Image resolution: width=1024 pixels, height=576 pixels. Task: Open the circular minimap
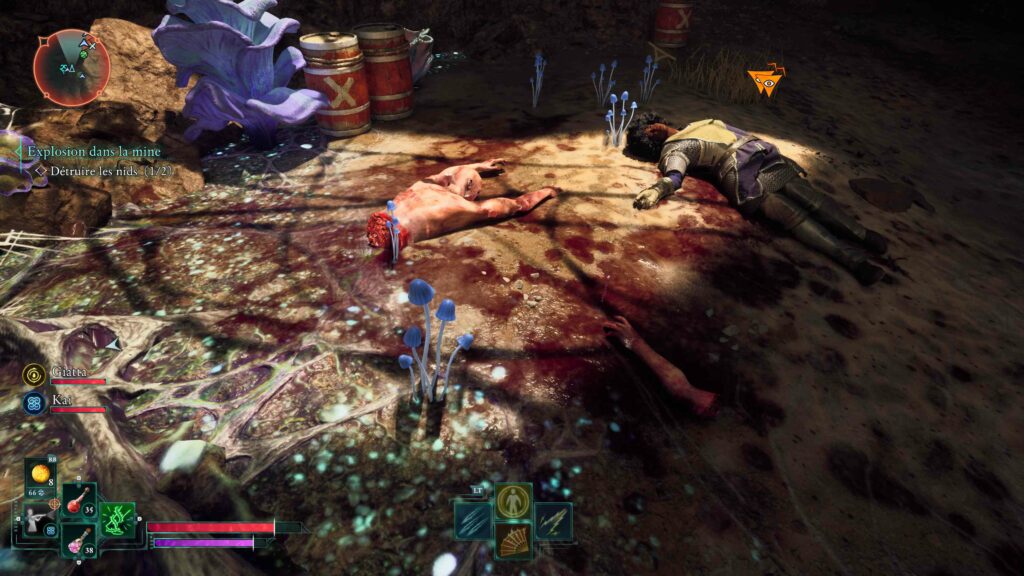point(71,67)
